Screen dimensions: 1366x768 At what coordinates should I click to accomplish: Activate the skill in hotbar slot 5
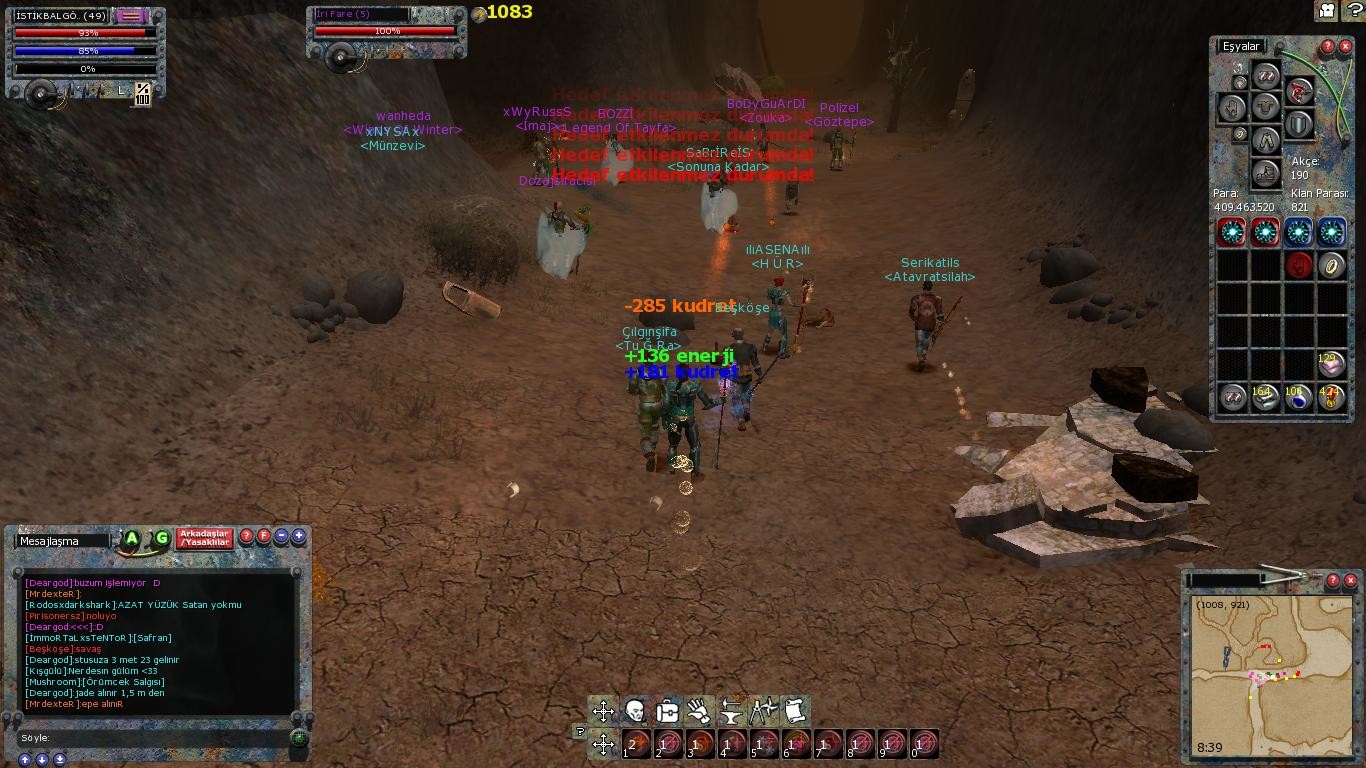pos(765,744)
